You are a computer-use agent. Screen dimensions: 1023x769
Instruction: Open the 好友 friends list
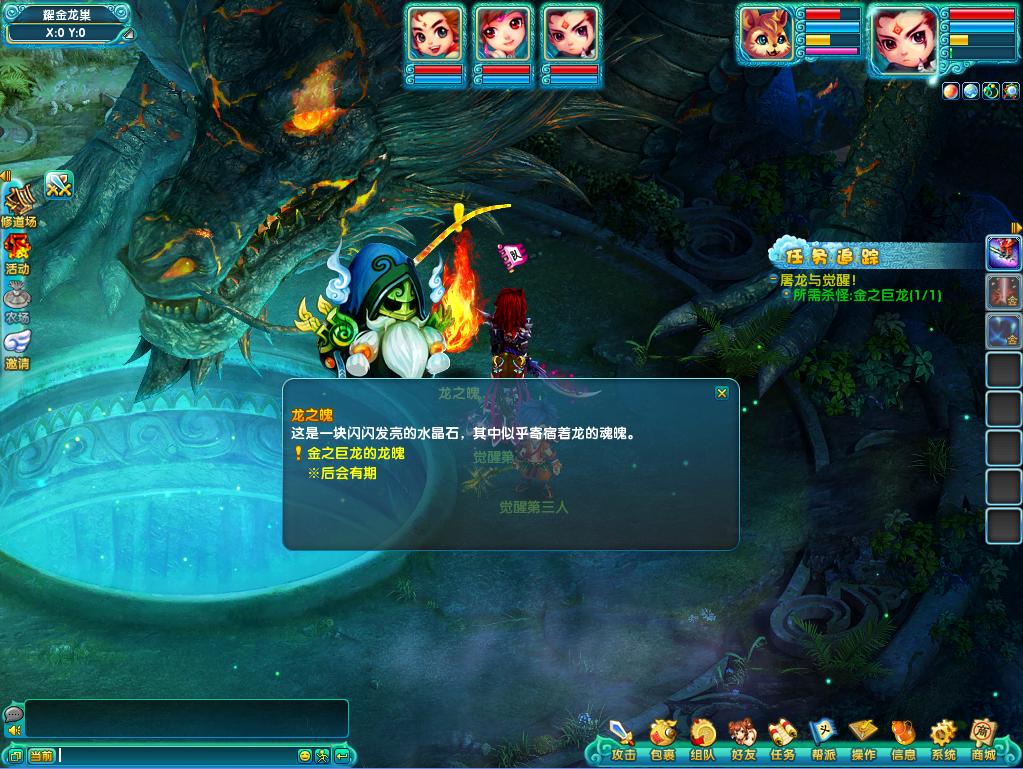pos(742,741)
